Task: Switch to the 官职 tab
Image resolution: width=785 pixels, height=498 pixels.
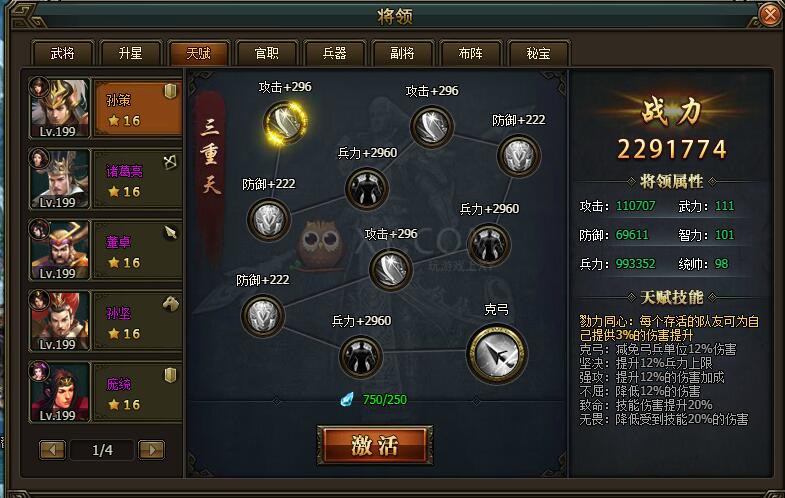Action: [x=266, y=53]
